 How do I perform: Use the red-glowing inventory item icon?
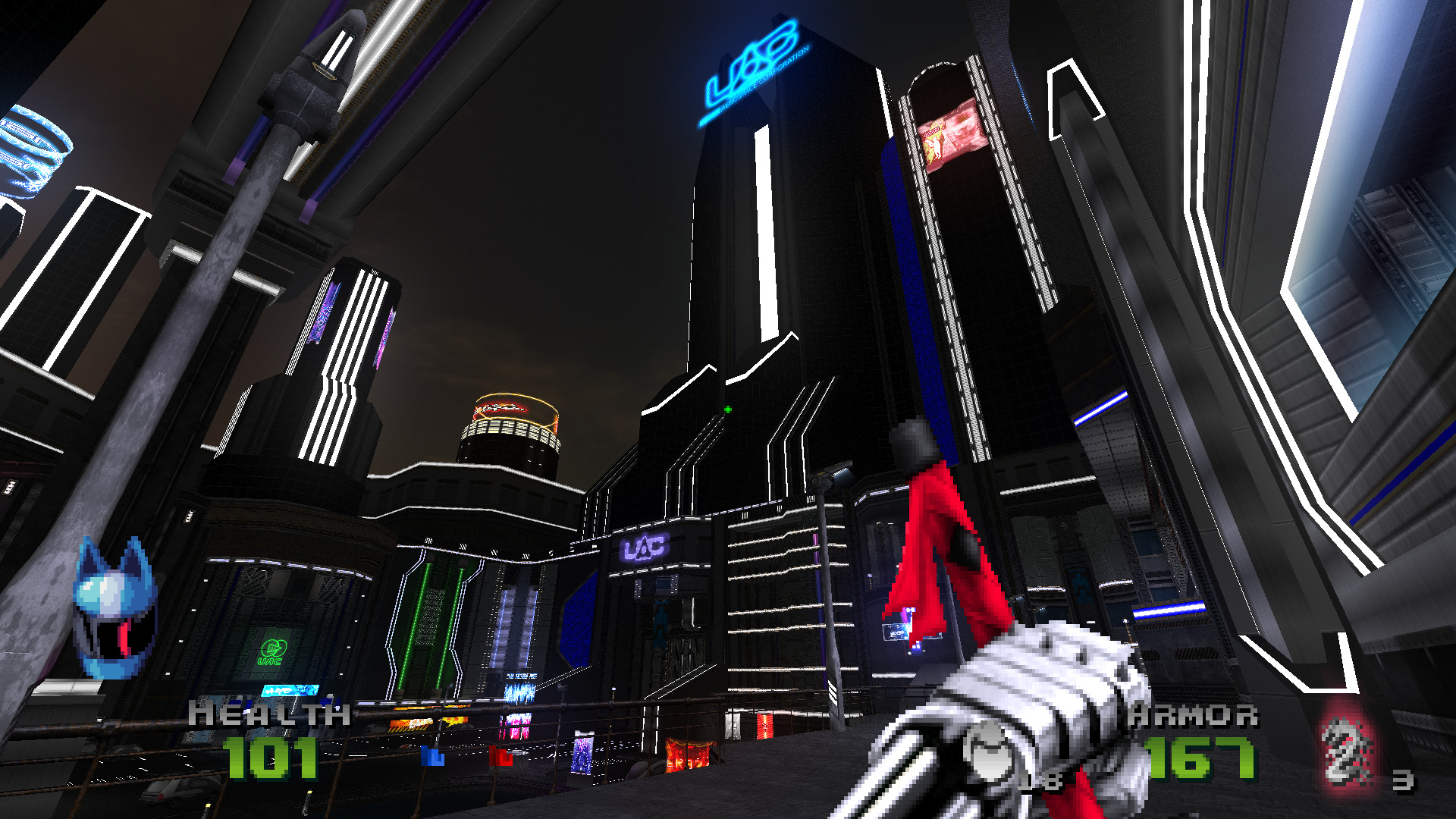1347,752
